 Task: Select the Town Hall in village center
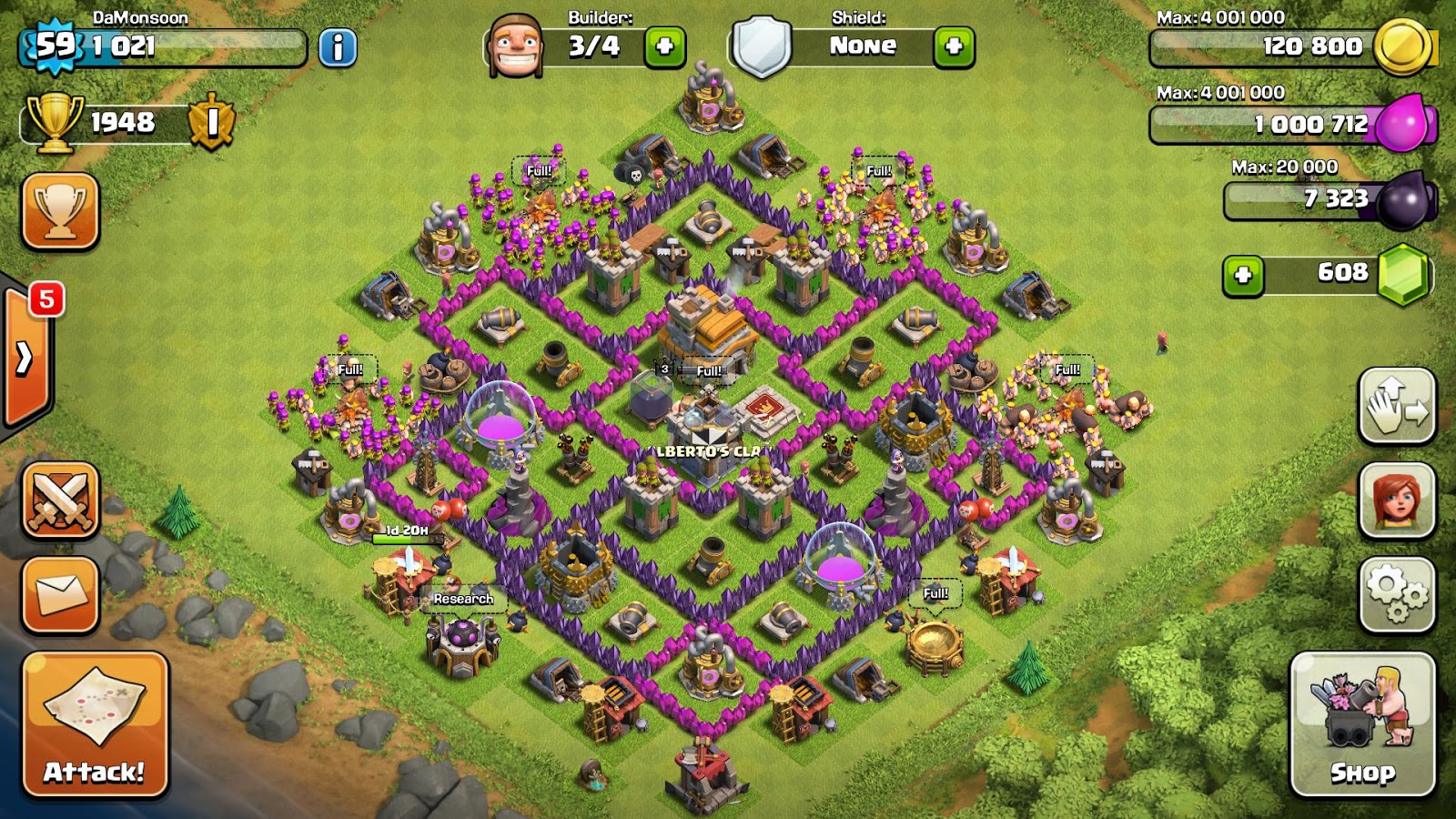pyautogui.click(x=708, y=328)
